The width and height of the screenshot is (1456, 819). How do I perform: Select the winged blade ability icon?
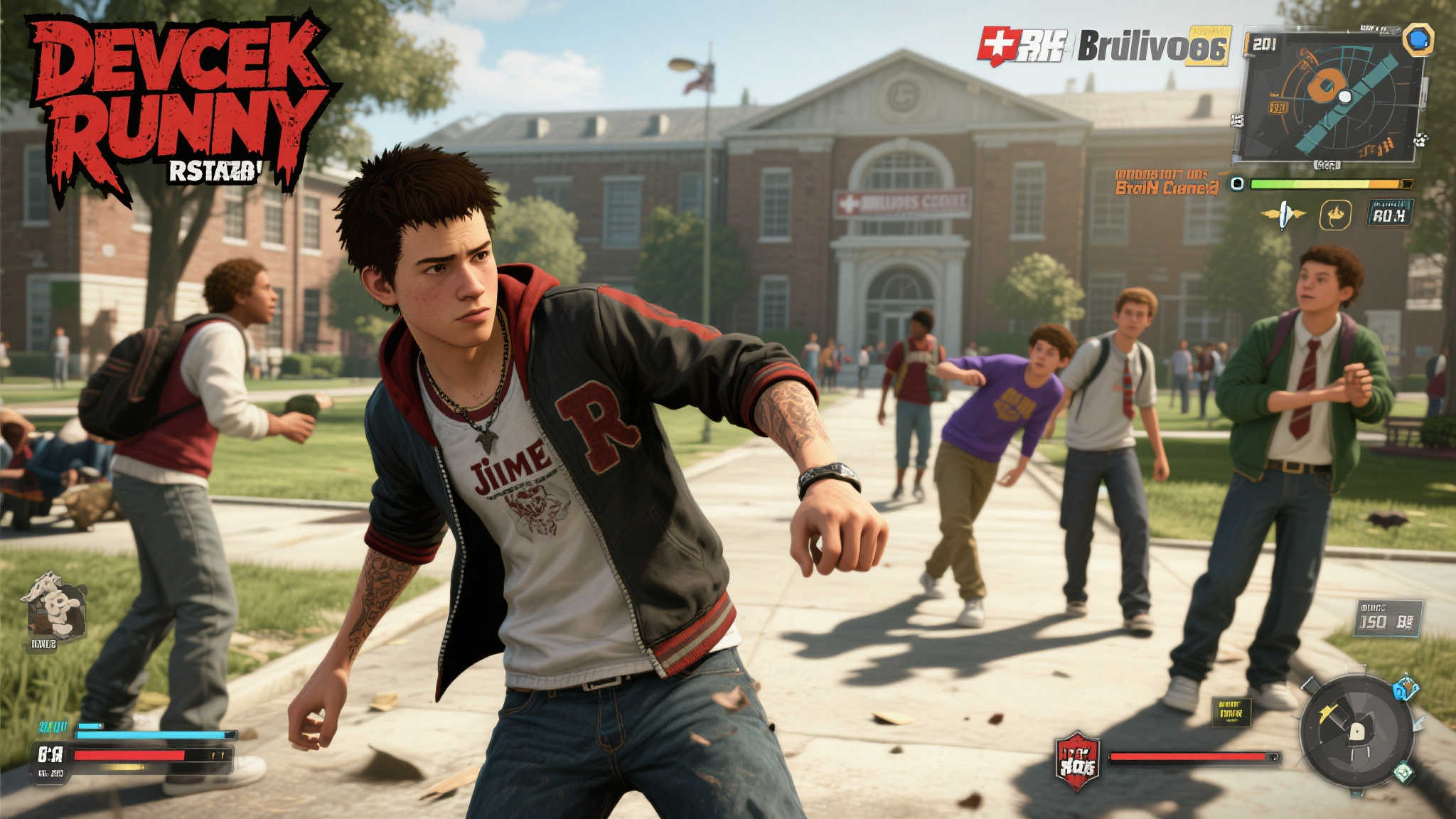pyautogui.click(x=1283, y=215)
